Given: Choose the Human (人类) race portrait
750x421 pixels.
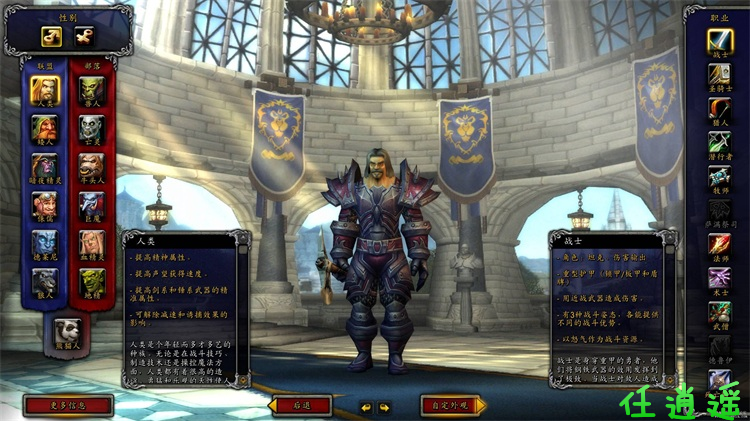Looking at the screenshot, I should click(45, 91).
